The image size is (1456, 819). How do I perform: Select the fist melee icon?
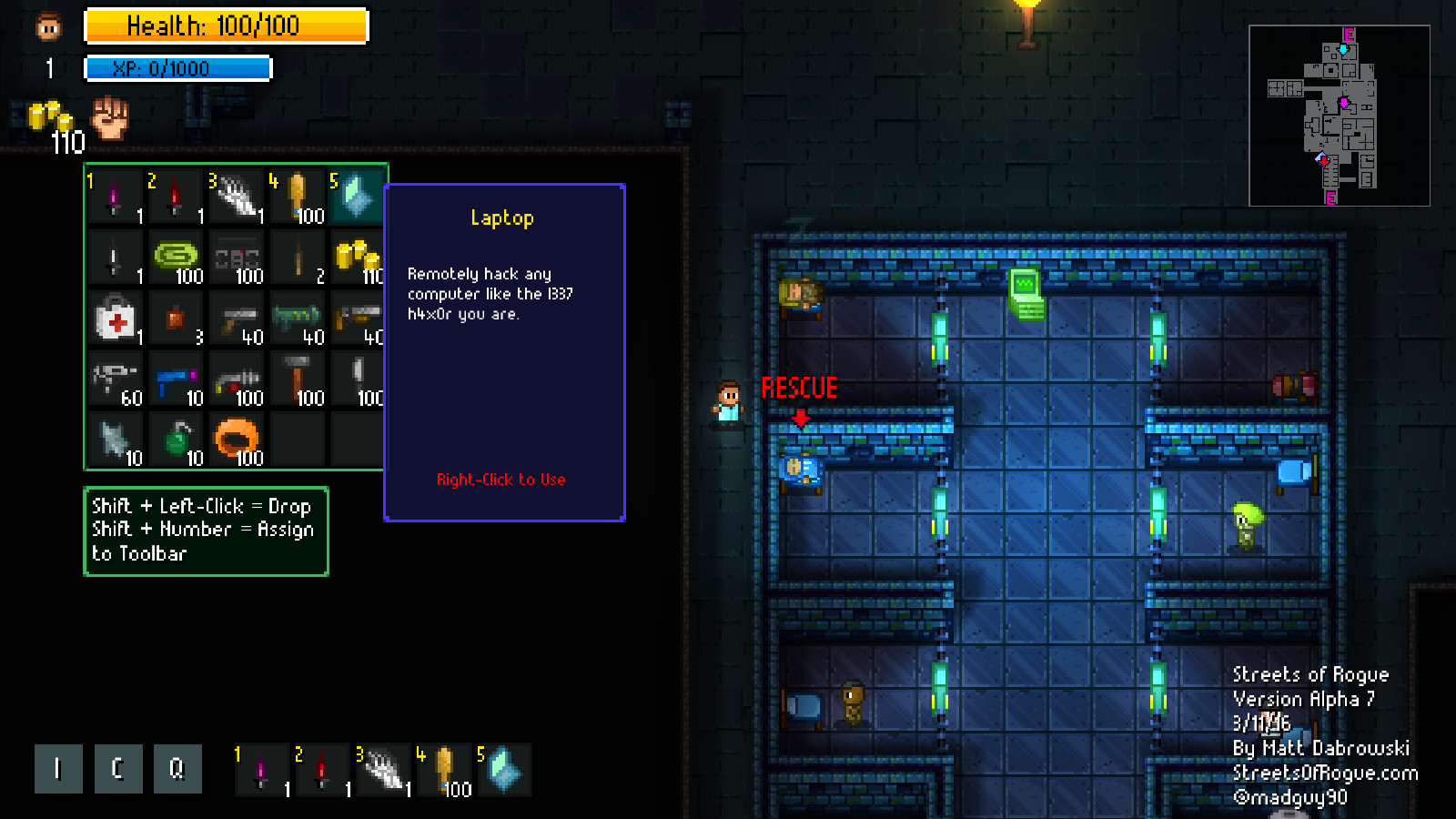click(x=111, y=118)
